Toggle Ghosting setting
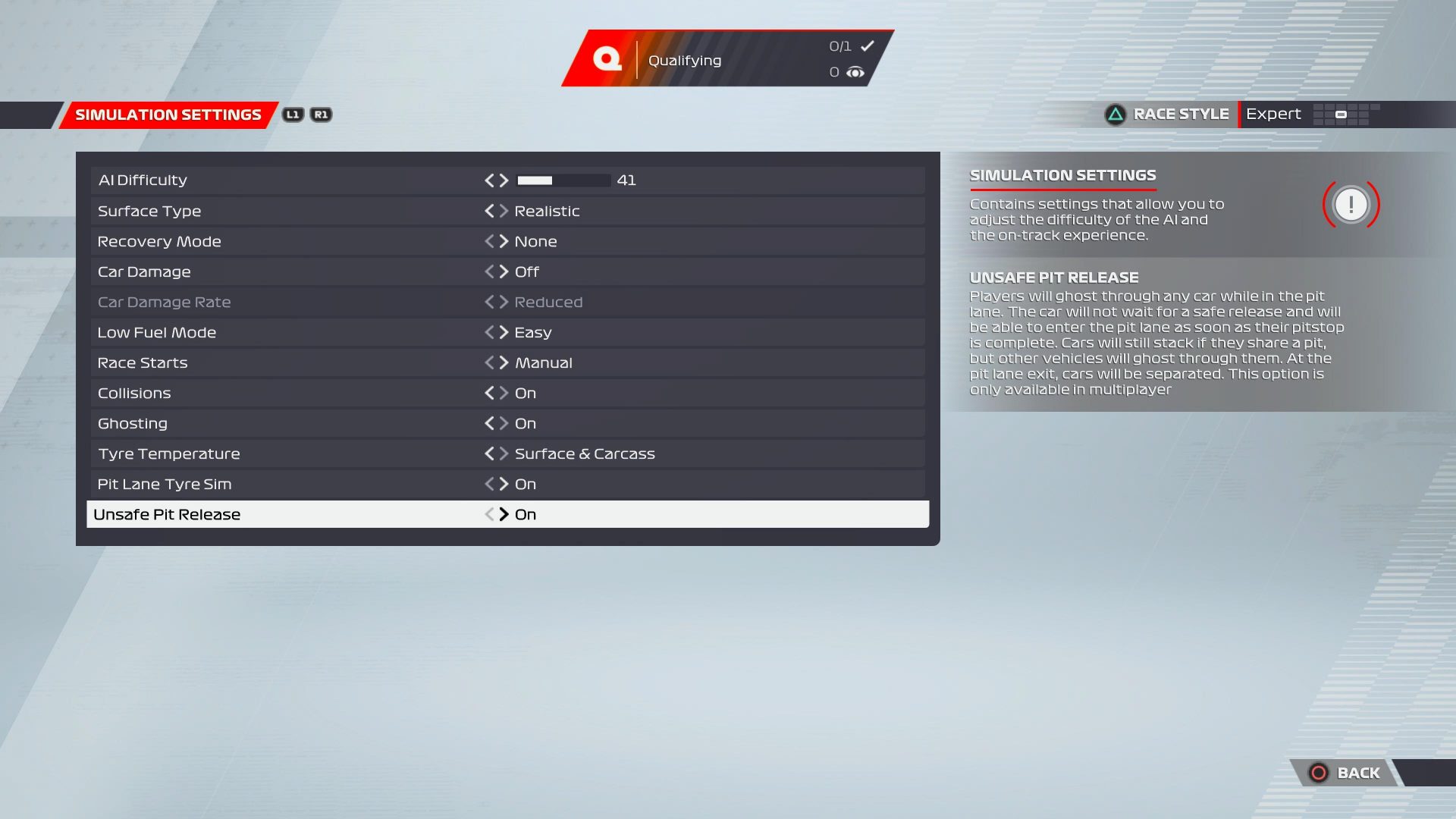This screenshot has width=1456, height=819. pos(504,423)
